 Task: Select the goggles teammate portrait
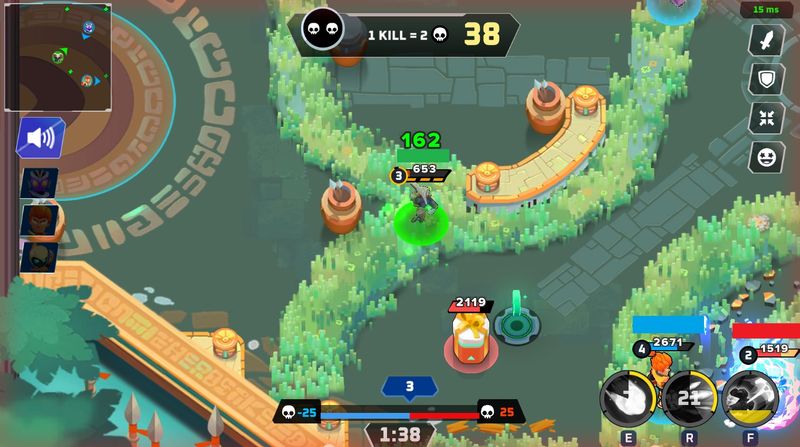40,256
